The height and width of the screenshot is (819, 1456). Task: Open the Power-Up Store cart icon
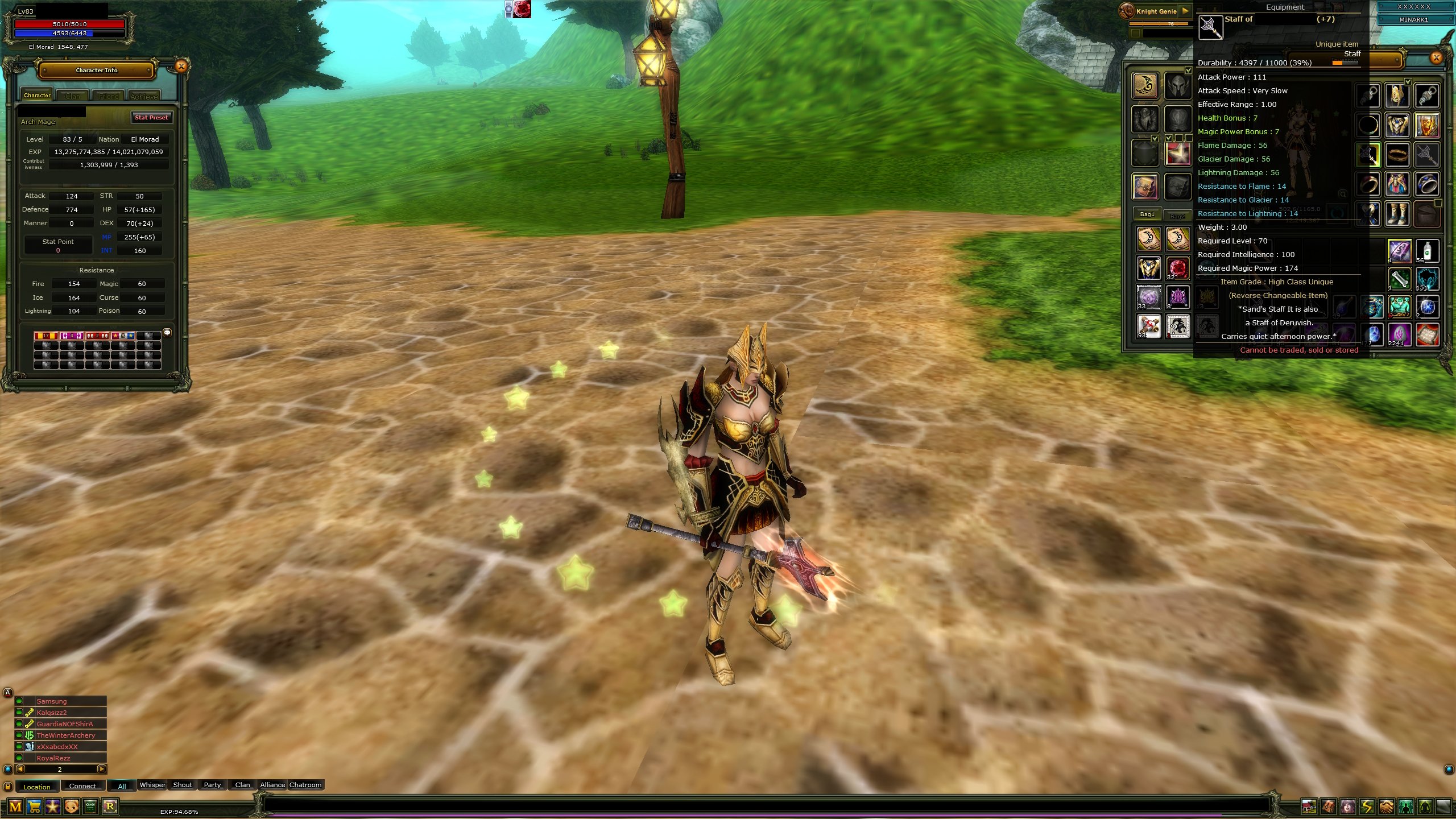click(x=34, y=806)
